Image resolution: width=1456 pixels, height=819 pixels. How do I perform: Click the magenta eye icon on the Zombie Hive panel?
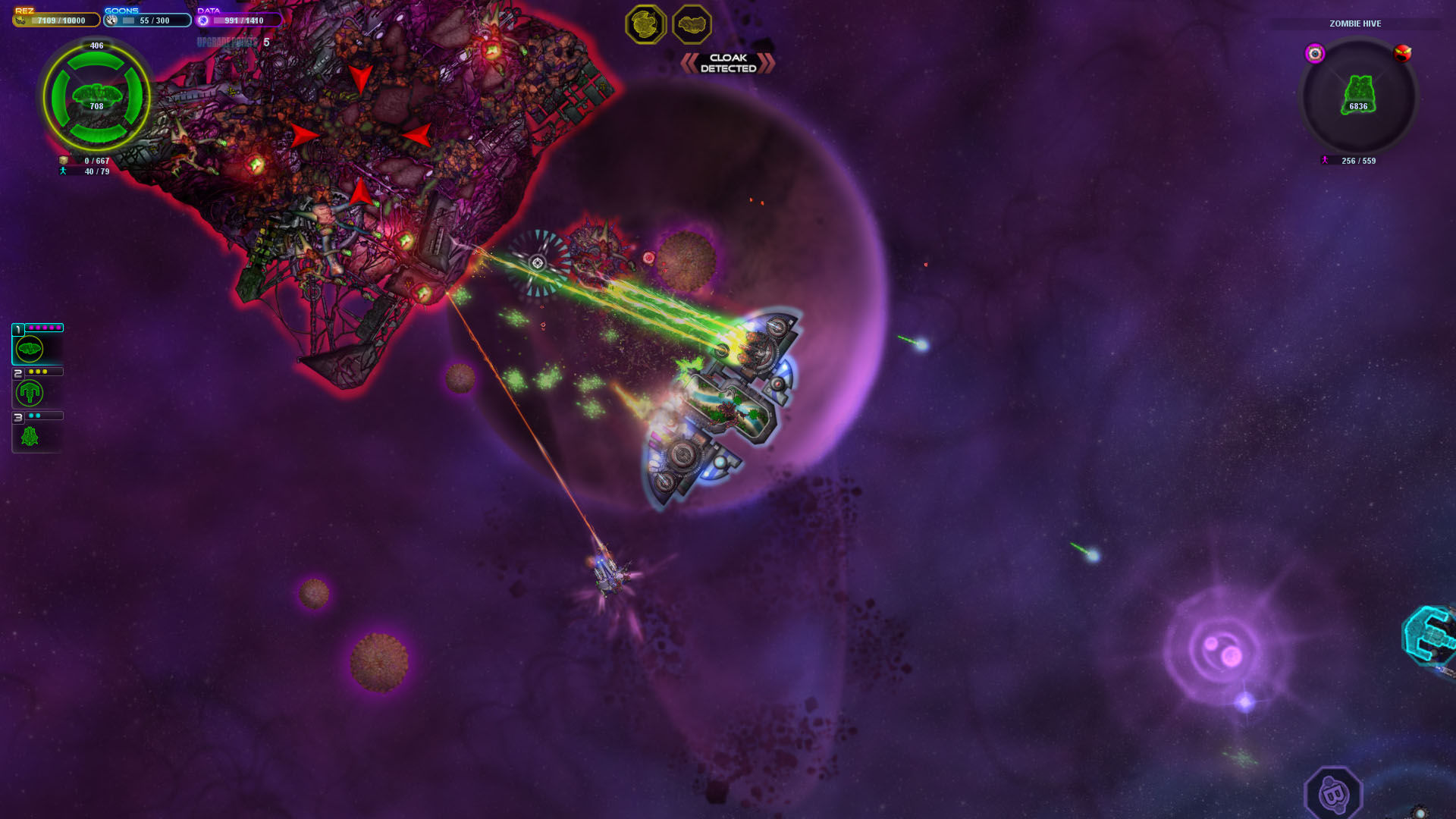point(1314,52)
